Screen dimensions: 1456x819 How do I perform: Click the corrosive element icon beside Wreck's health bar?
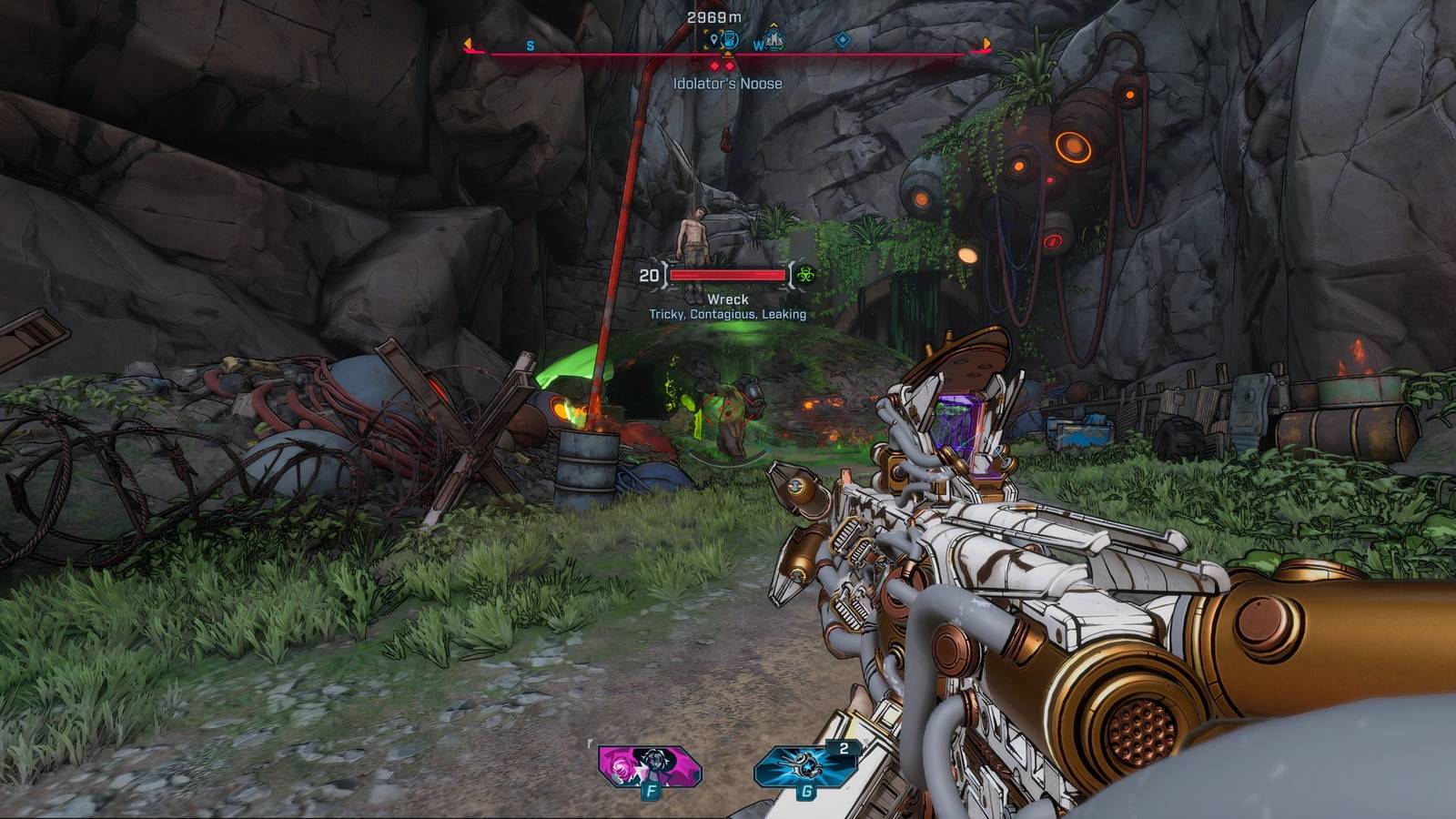[x=804, y=274]
